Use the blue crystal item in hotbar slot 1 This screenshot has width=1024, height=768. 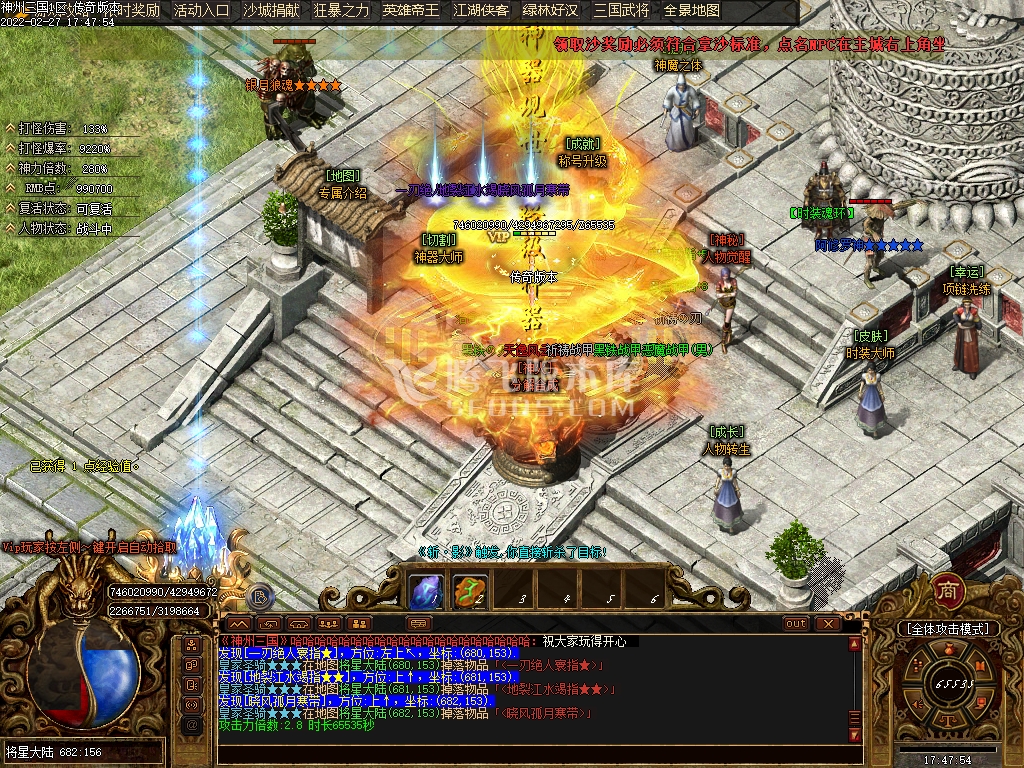(427, 591)
